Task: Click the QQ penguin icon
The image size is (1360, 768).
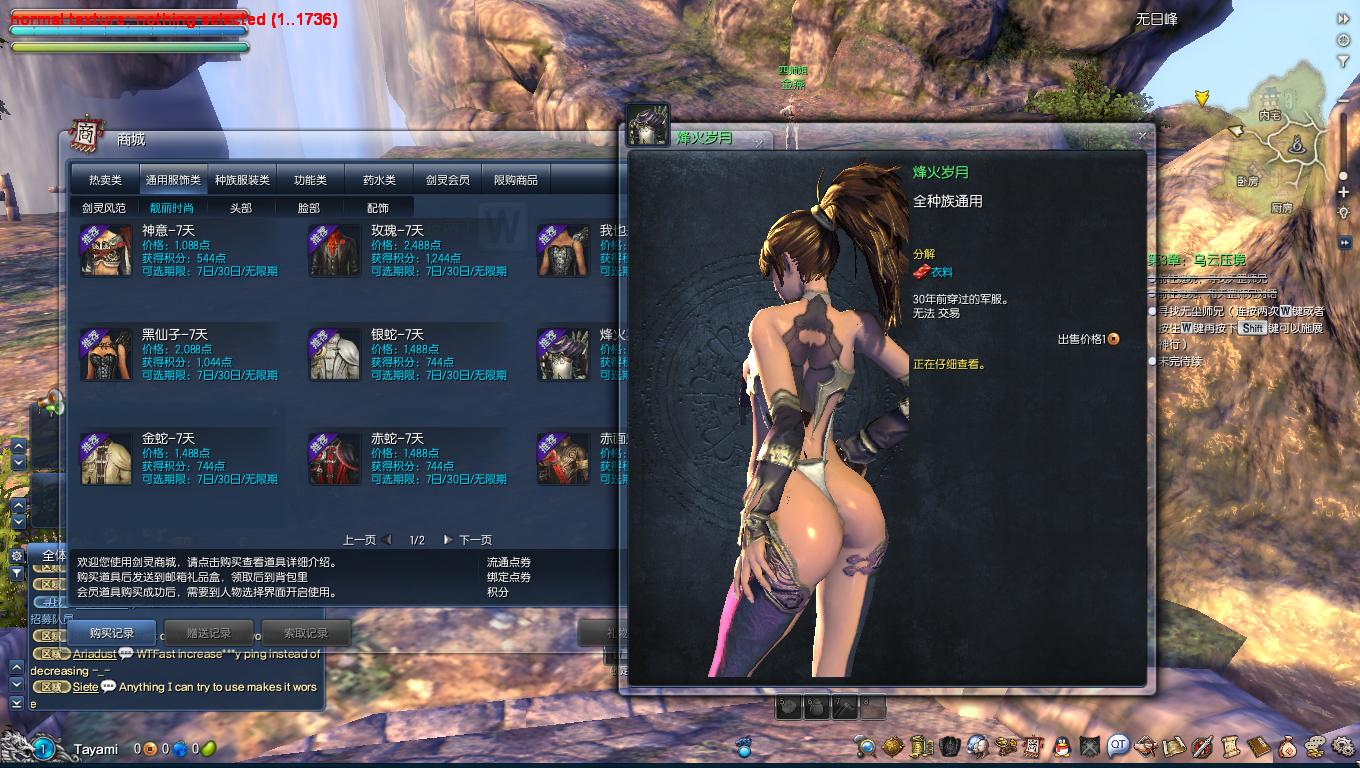Action: [x=1062, y=746]
